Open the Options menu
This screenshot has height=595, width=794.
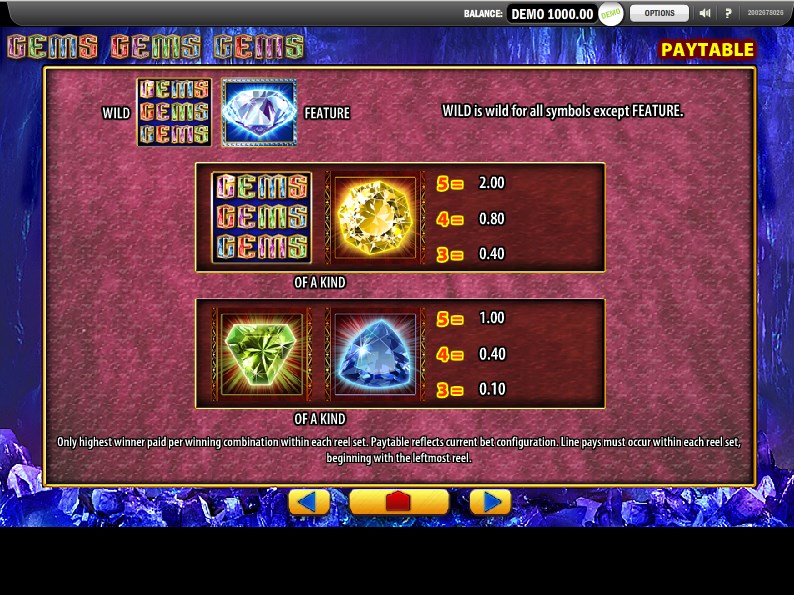659,13
